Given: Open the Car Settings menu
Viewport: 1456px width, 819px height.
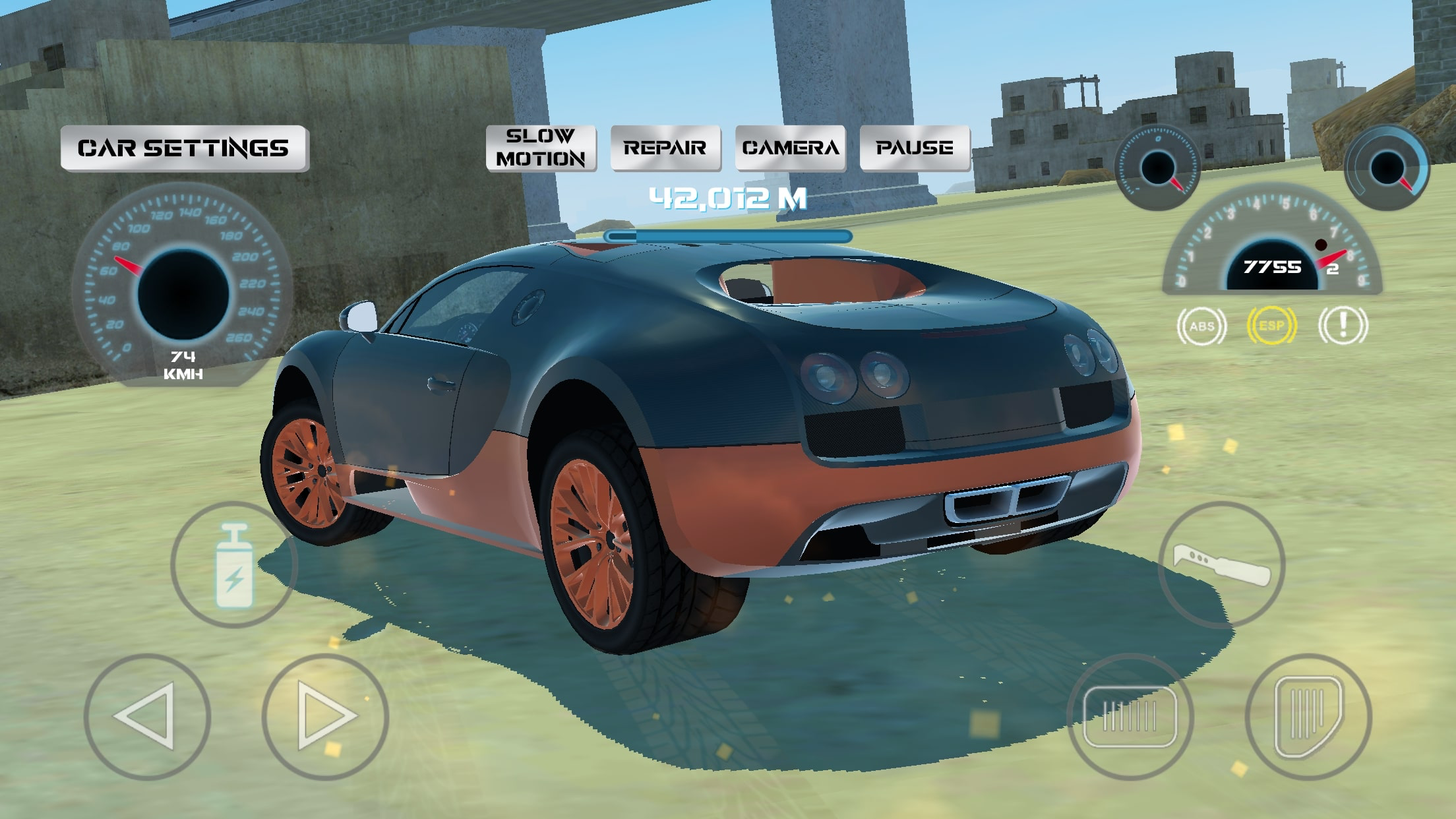Looking at the screenshot, I should (x=184, y=148).
